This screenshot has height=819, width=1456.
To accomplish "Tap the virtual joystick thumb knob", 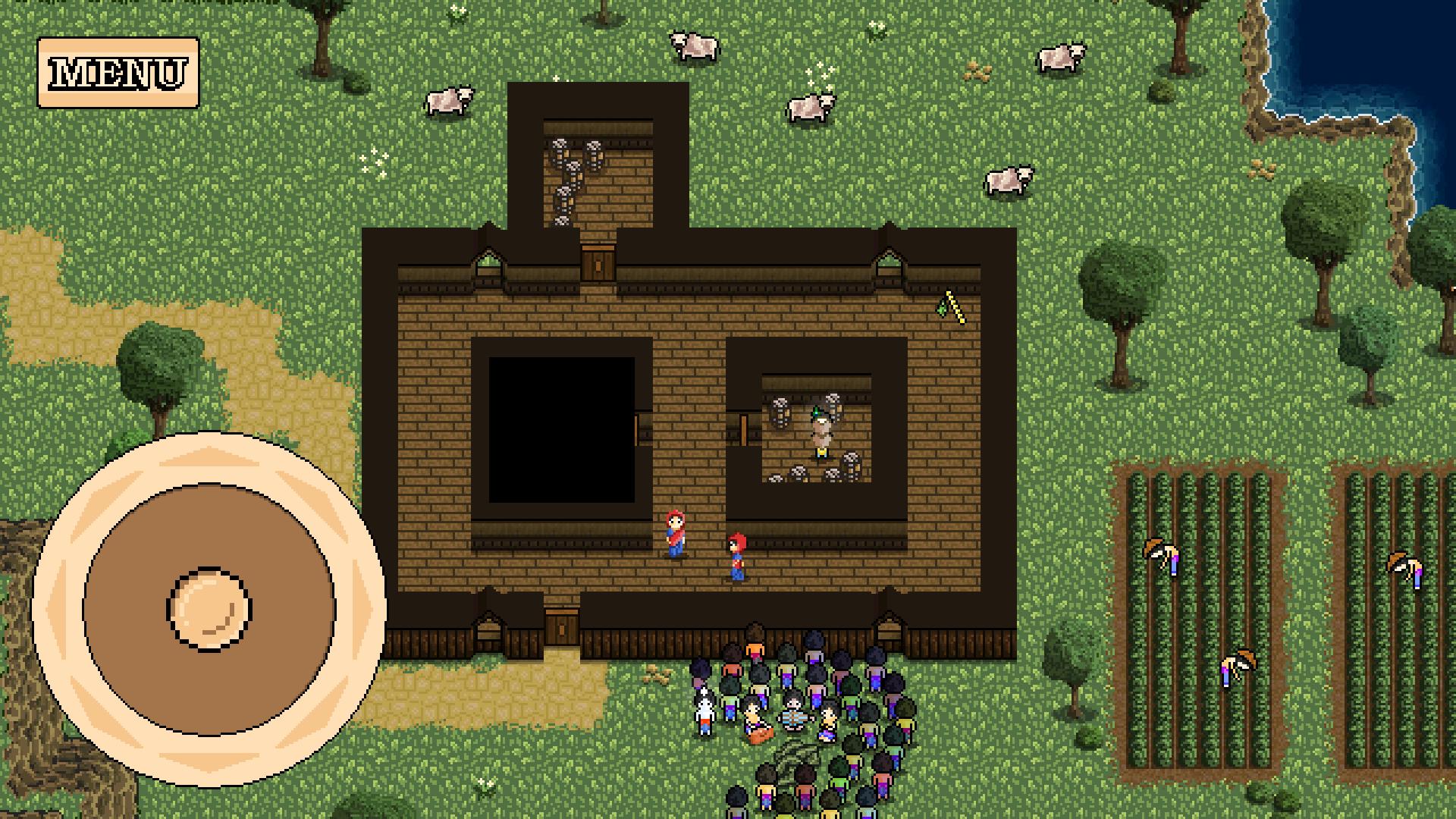I will pyautogui.click(x=209, y=609).
